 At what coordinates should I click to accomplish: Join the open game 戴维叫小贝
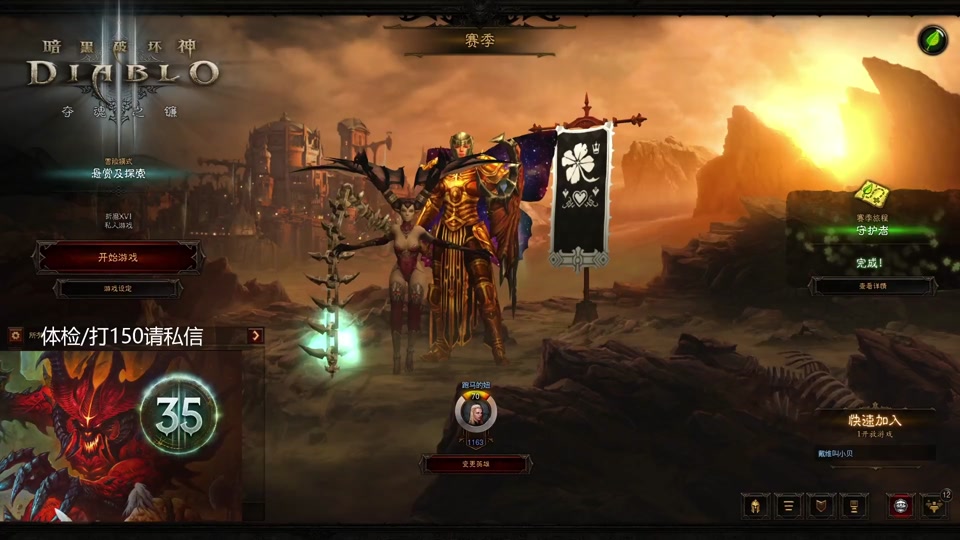coord(875,453)
